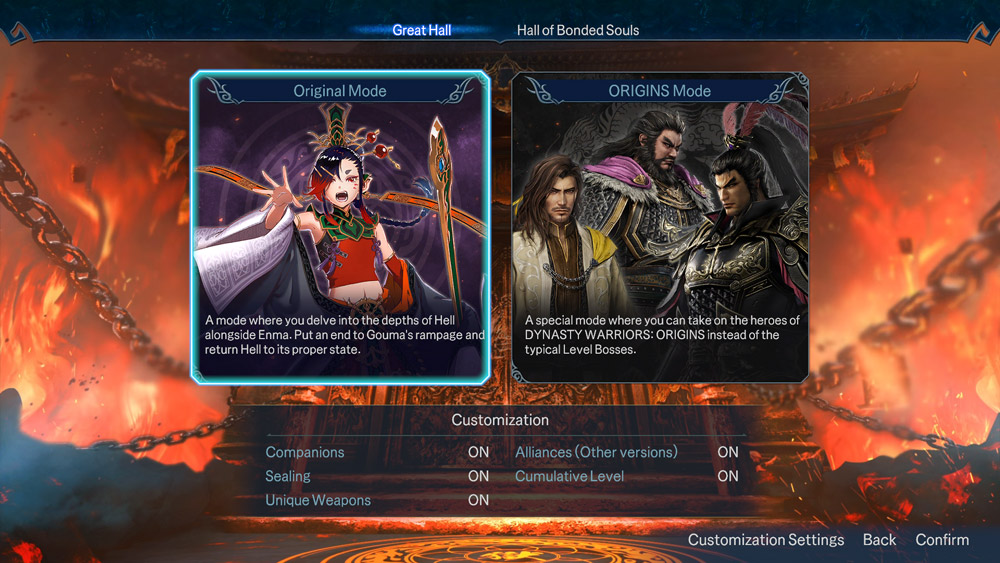Viewport: 1000px width, 563px height.
Task: Select the Original Mode card
Action: 340,227
